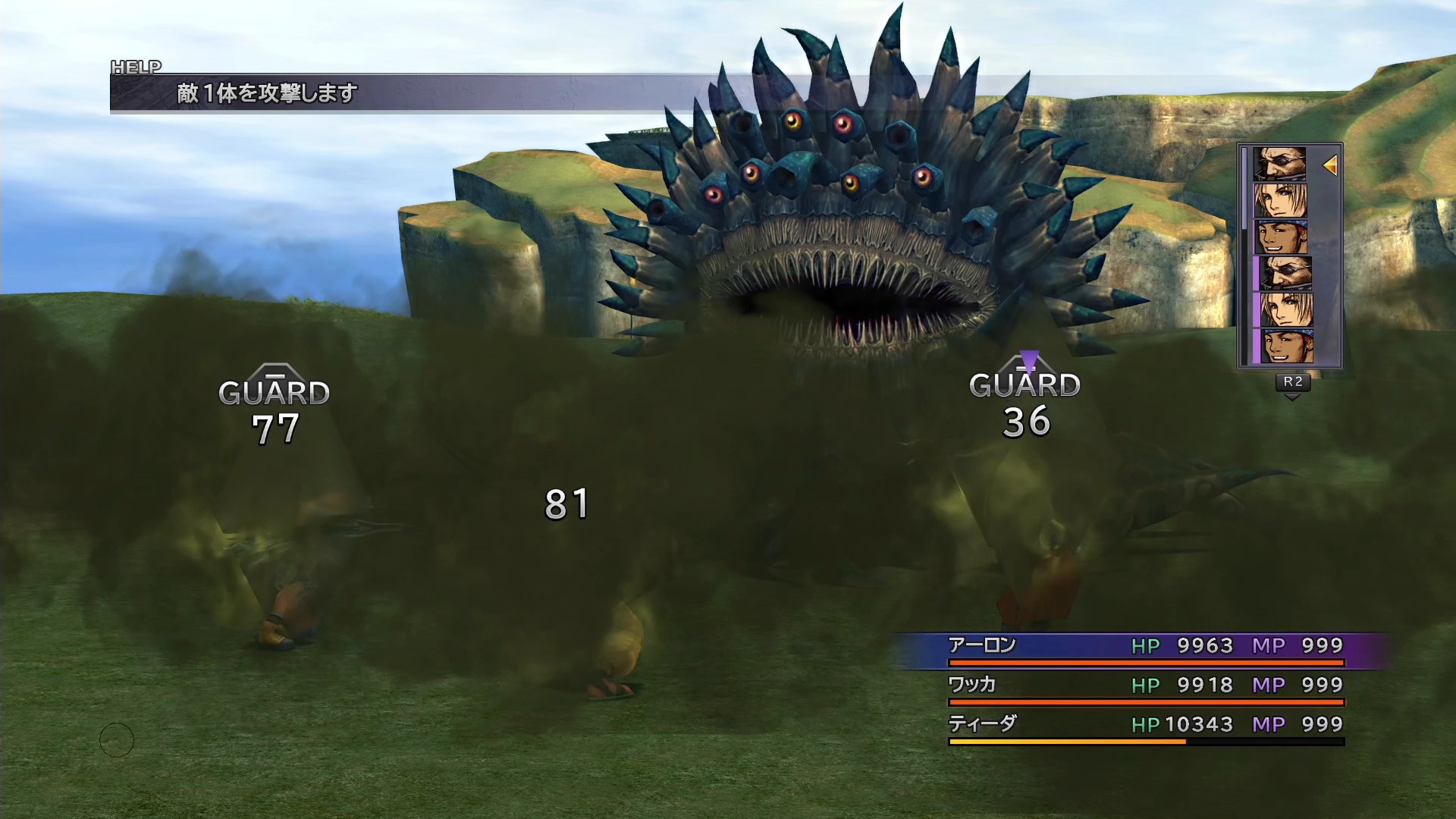Click the turn-order portrait marked by the yellow arrow

[1279, 164]
